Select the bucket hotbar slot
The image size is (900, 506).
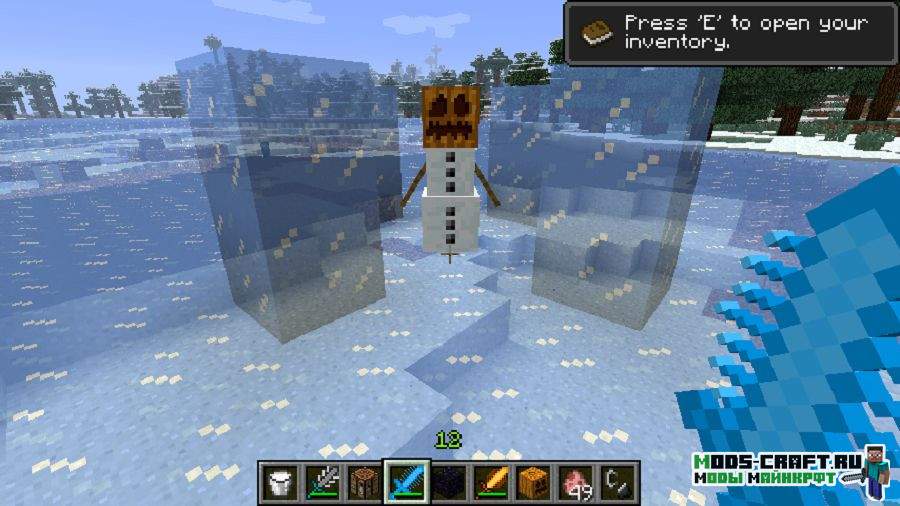click(280, 482)
